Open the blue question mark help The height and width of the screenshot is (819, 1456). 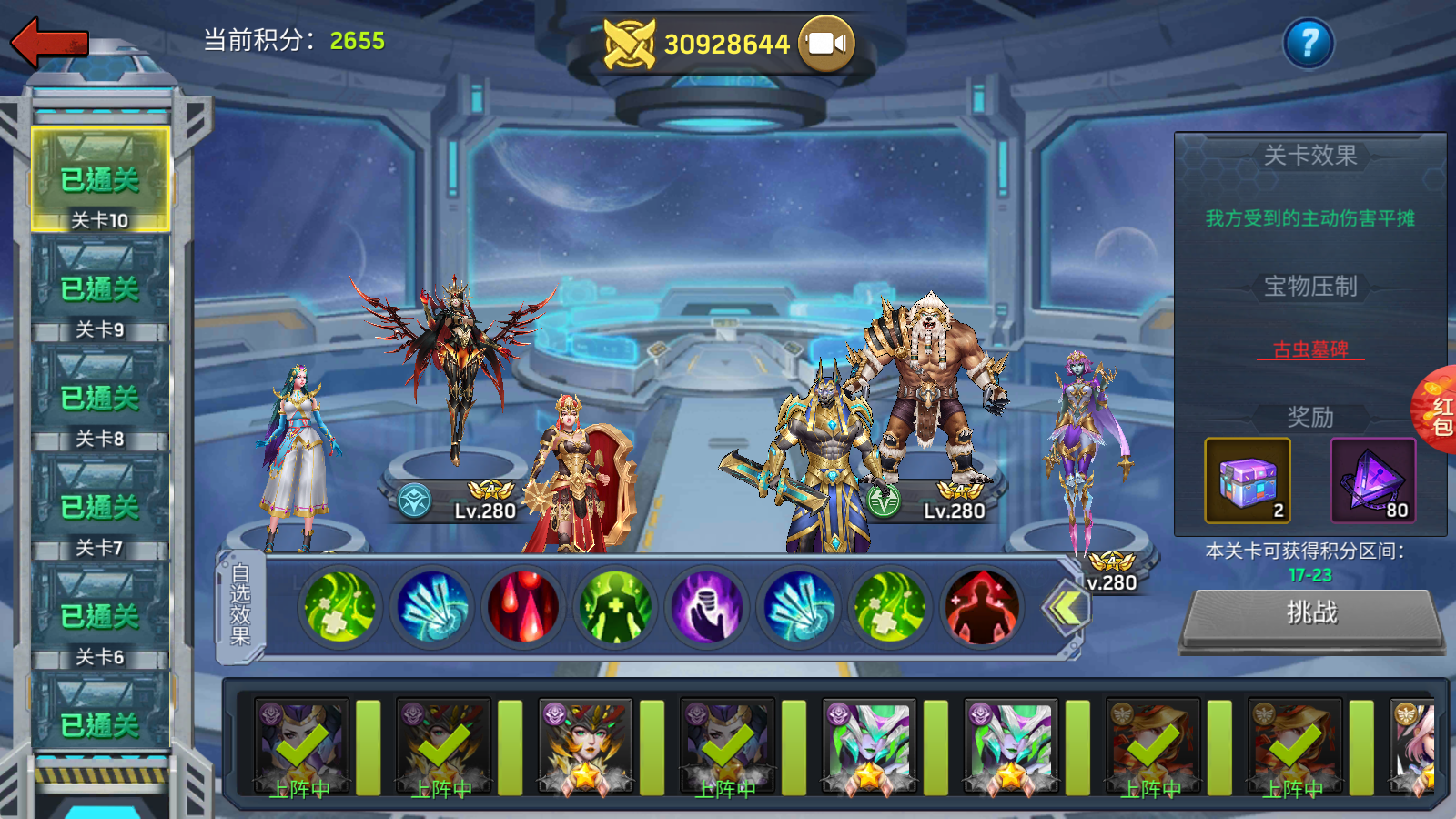1309,43
